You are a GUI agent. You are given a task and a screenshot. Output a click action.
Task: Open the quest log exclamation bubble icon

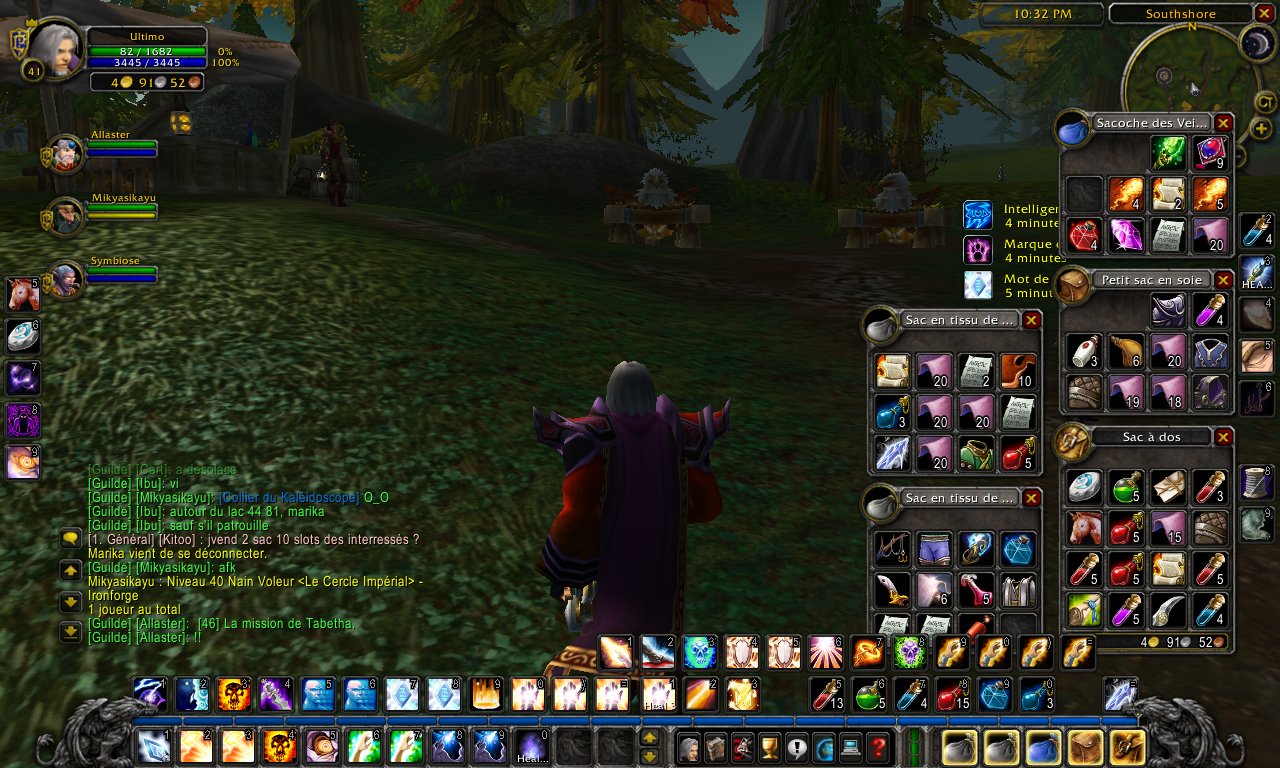click(797, 747)
